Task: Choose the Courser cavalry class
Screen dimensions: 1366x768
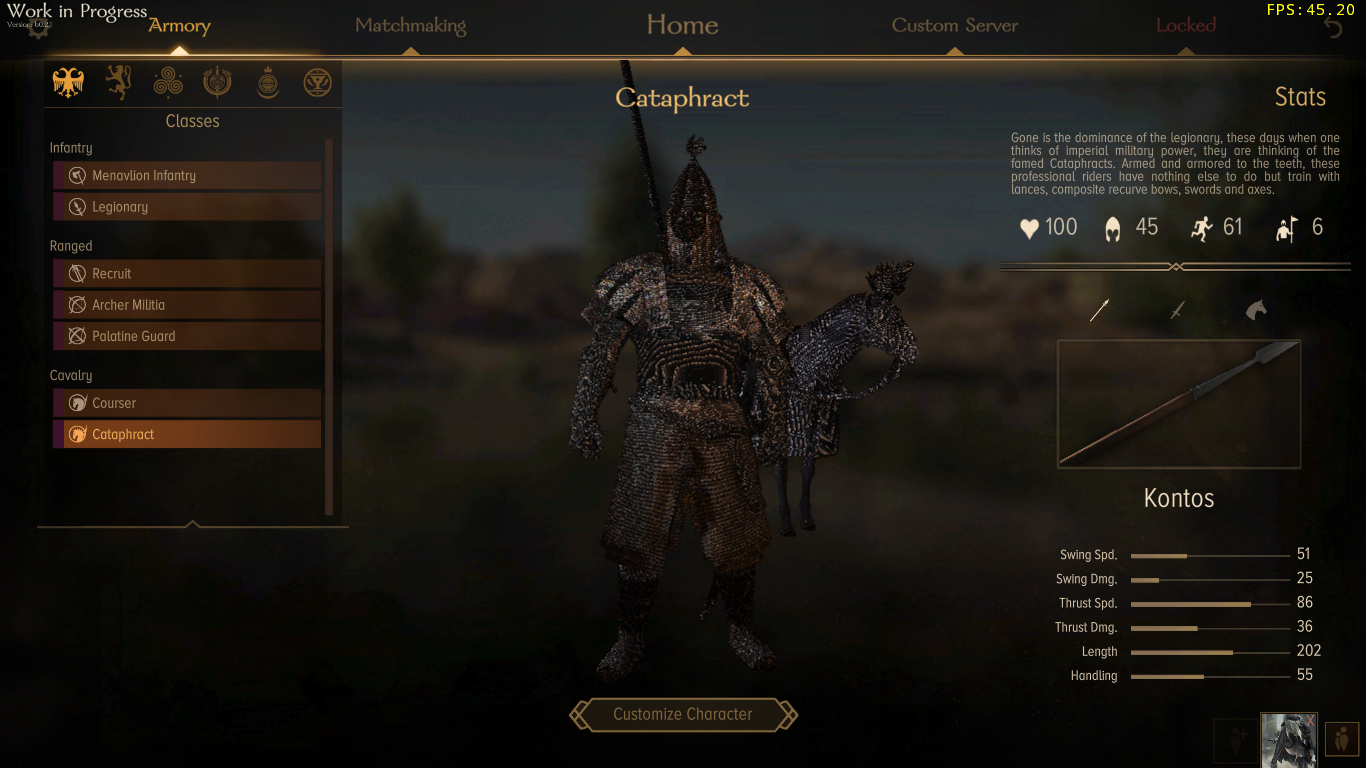Action: point(187,403)
